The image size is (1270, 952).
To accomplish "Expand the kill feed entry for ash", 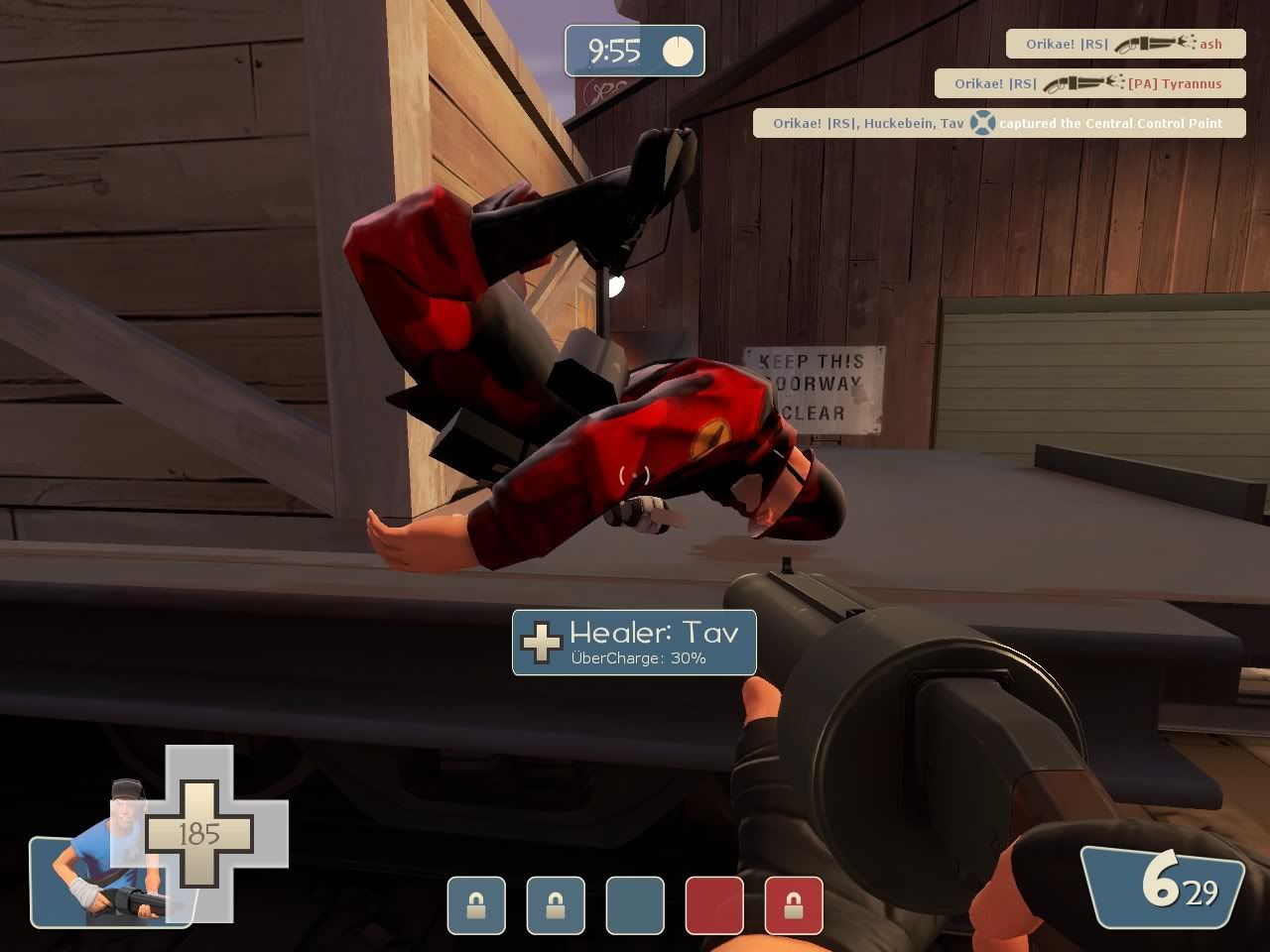I will click(1119, 44).
